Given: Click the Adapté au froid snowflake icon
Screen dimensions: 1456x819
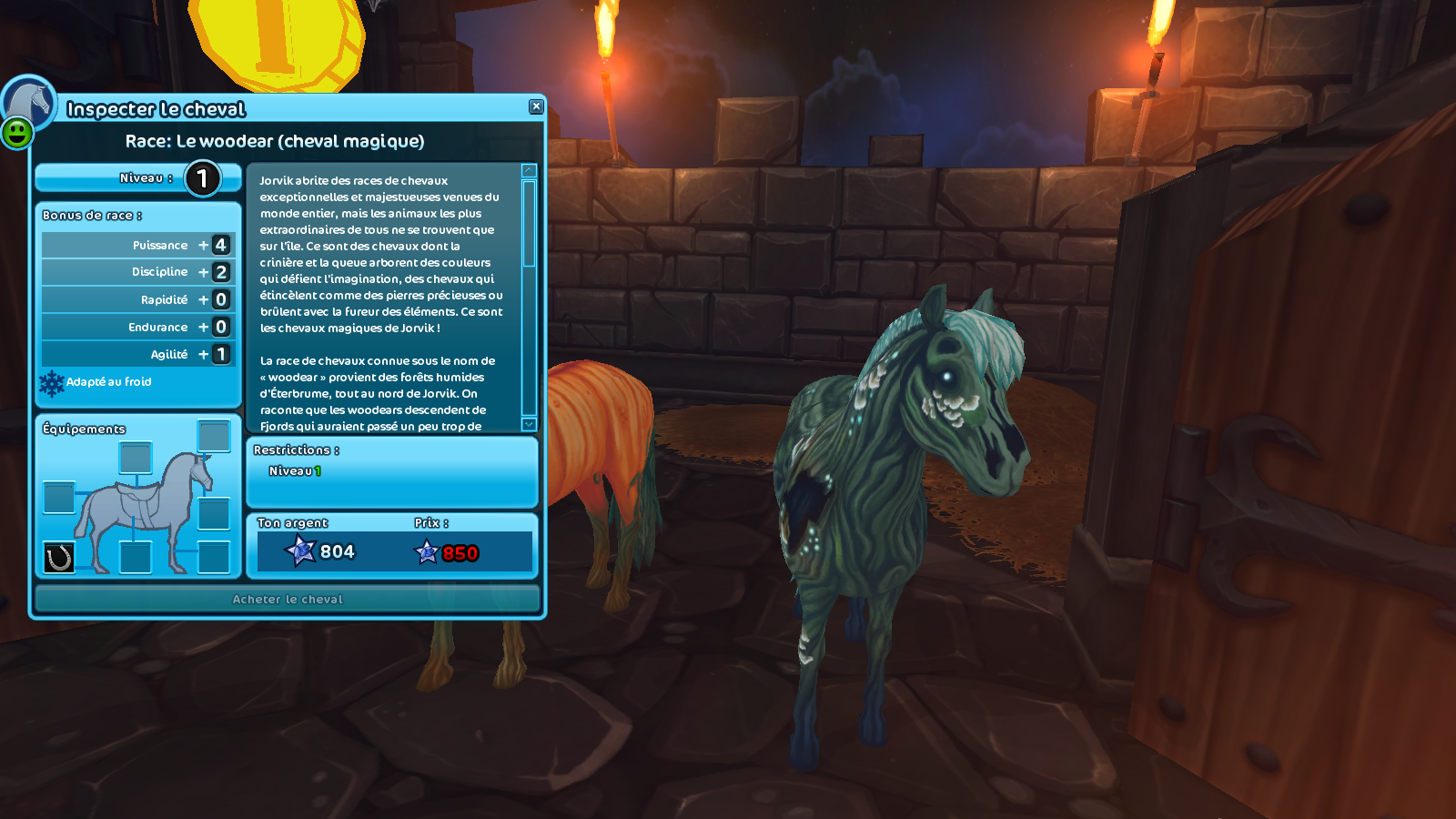Looking at the screenshot, I should (52, 383).
